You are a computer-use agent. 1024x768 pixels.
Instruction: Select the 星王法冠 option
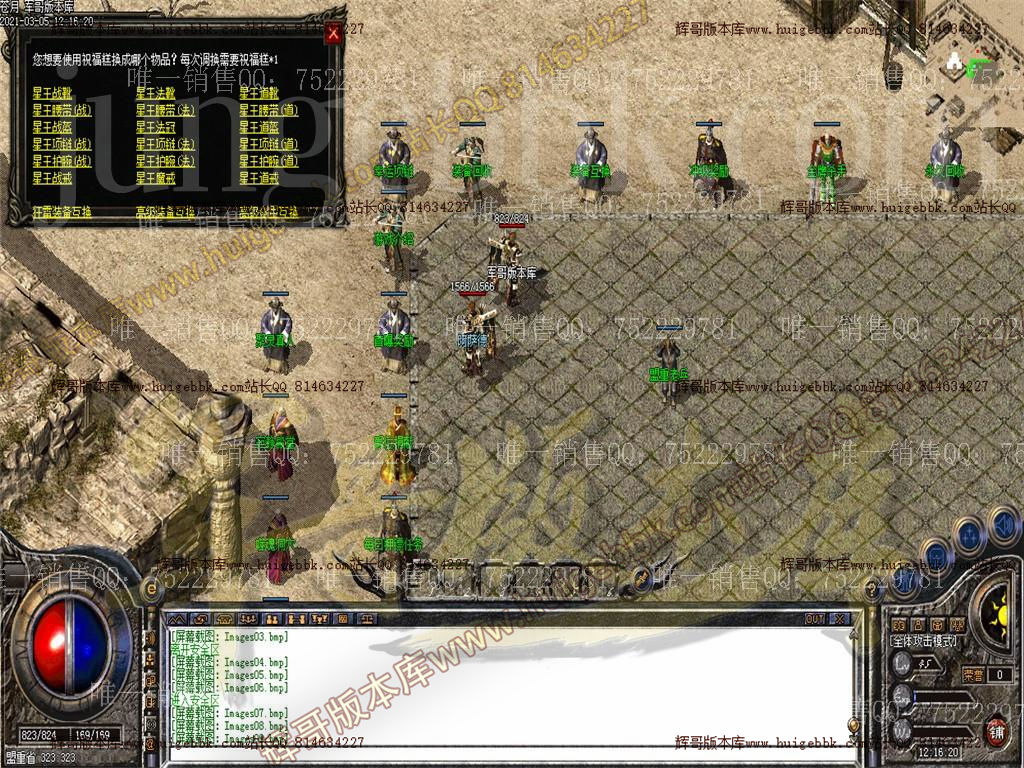[156, 127]
